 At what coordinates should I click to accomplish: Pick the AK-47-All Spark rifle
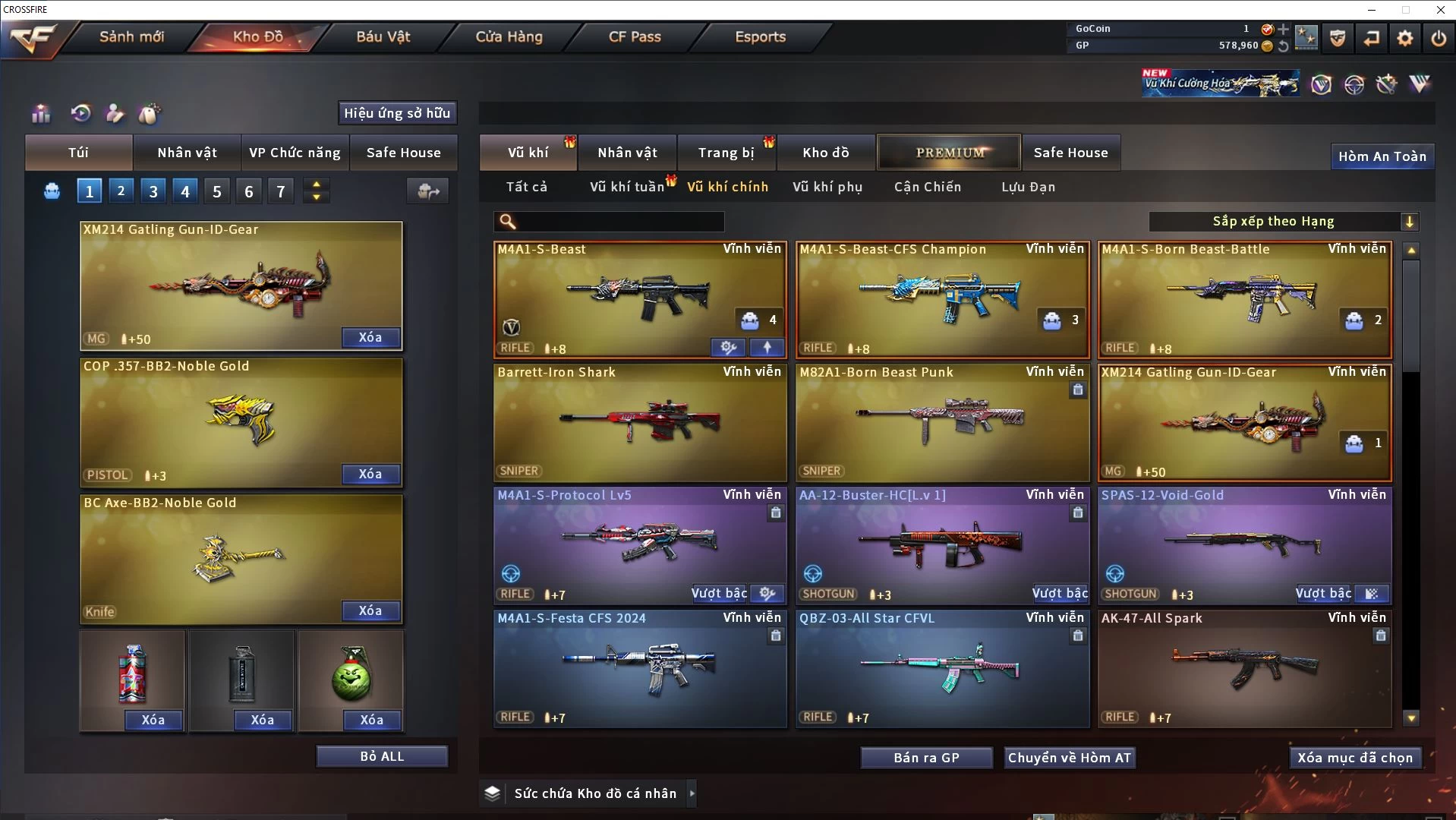pyautogui.click(x=1244, y=668)
